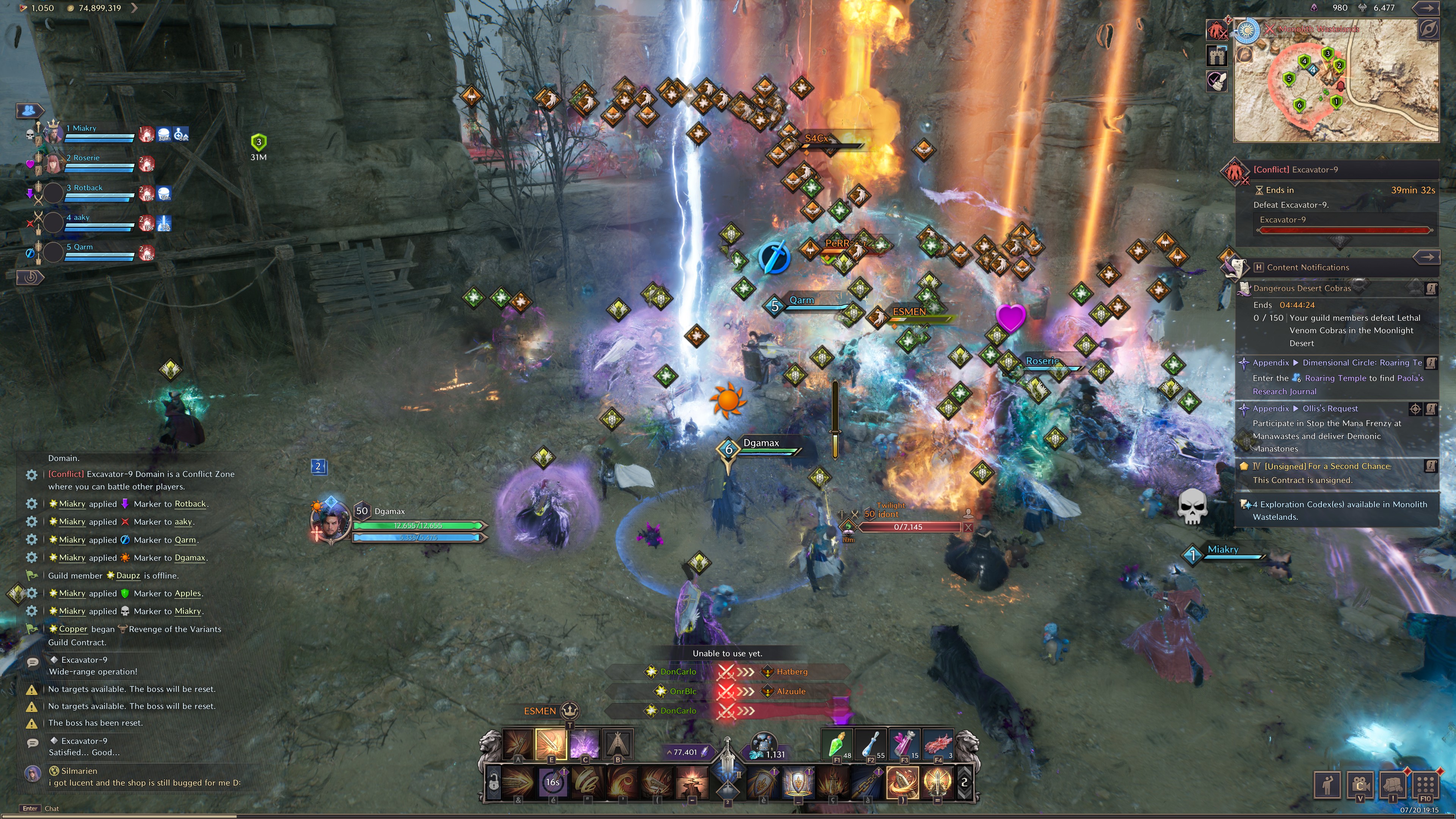Toggle the hotbar padlock
Screen dimensions: 1456x819
click(x=493, y=783)
